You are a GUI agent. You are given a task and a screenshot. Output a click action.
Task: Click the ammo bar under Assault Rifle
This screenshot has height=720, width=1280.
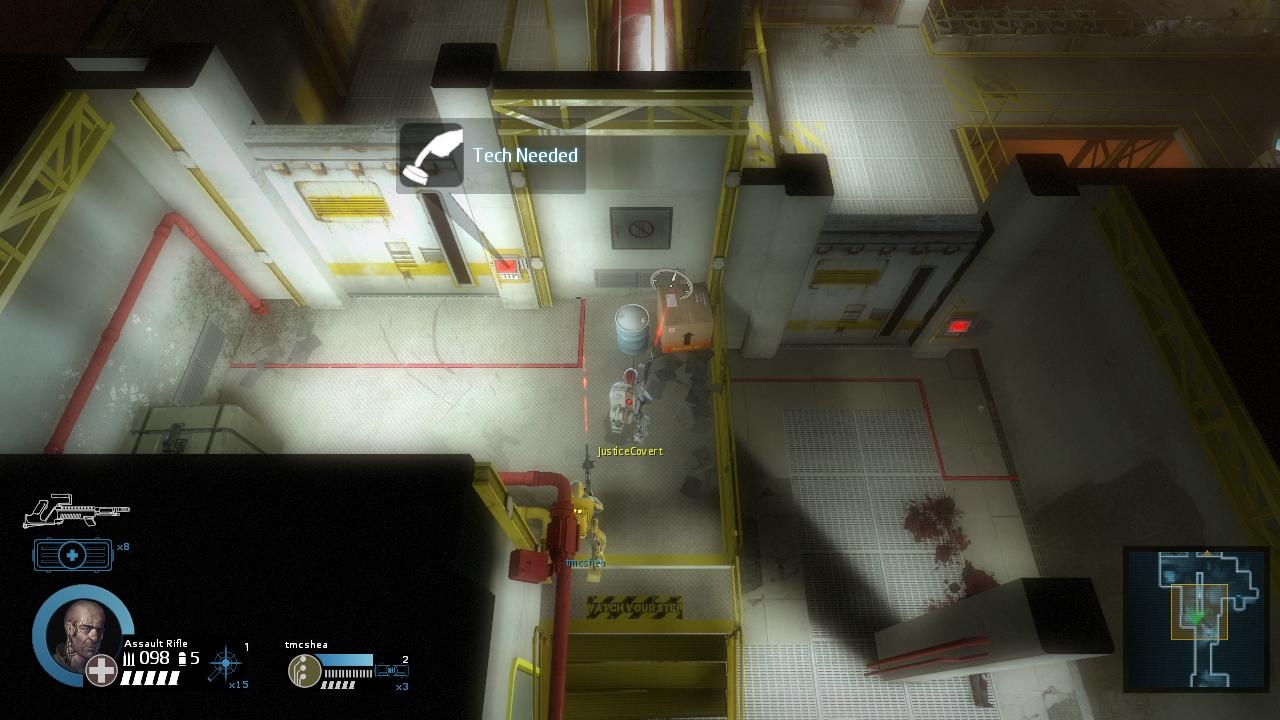coord(152,677)
